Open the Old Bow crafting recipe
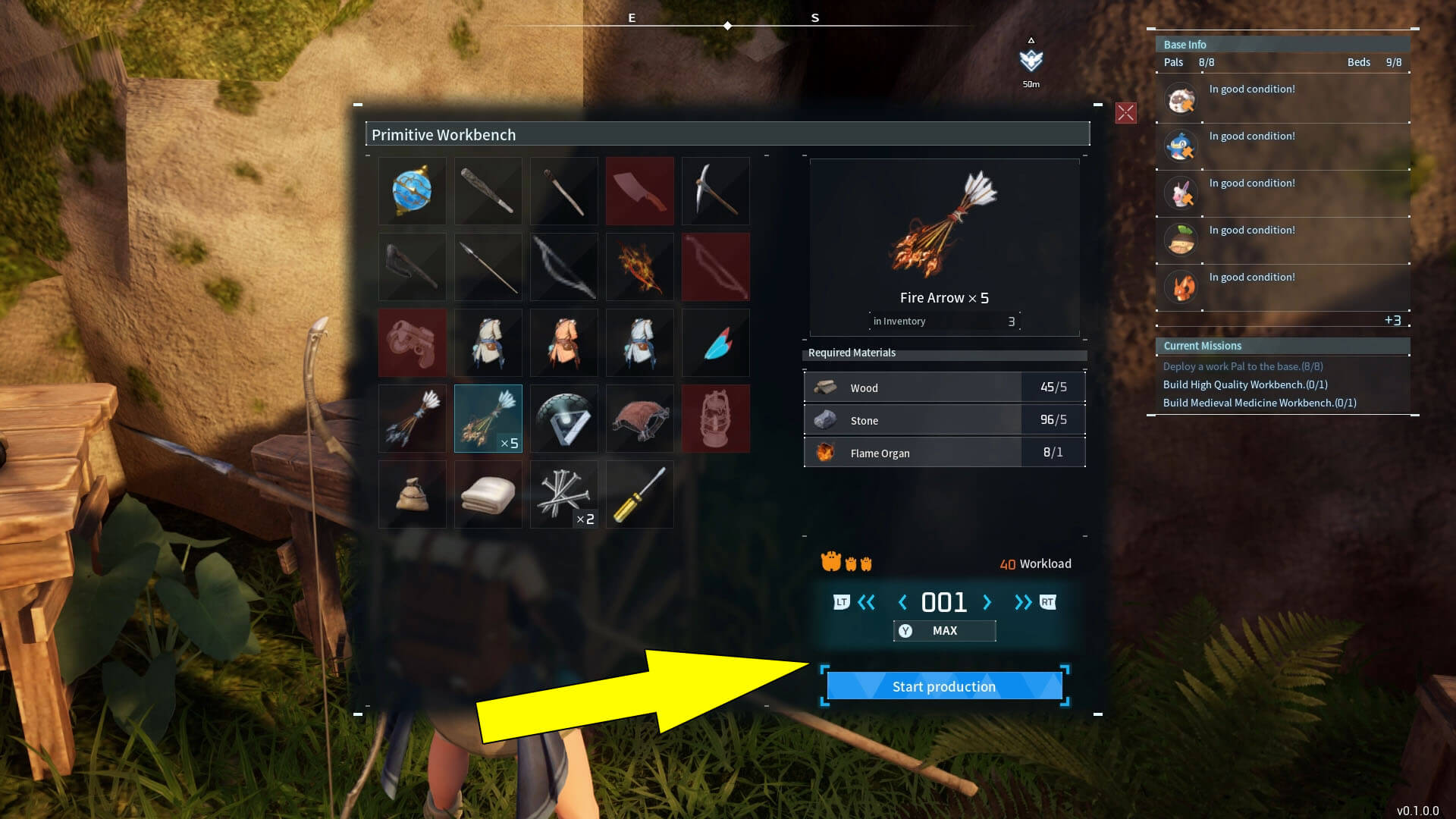 pyautogui.click(x=563, y=266)
